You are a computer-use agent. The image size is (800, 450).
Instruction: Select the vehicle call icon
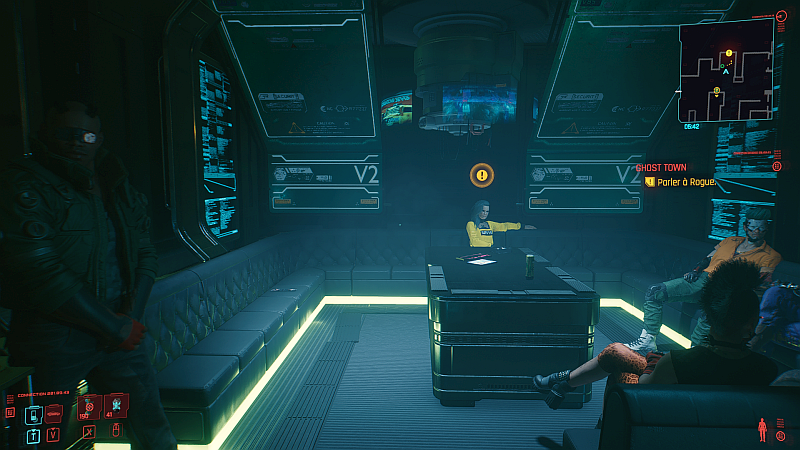click(53, 413)
